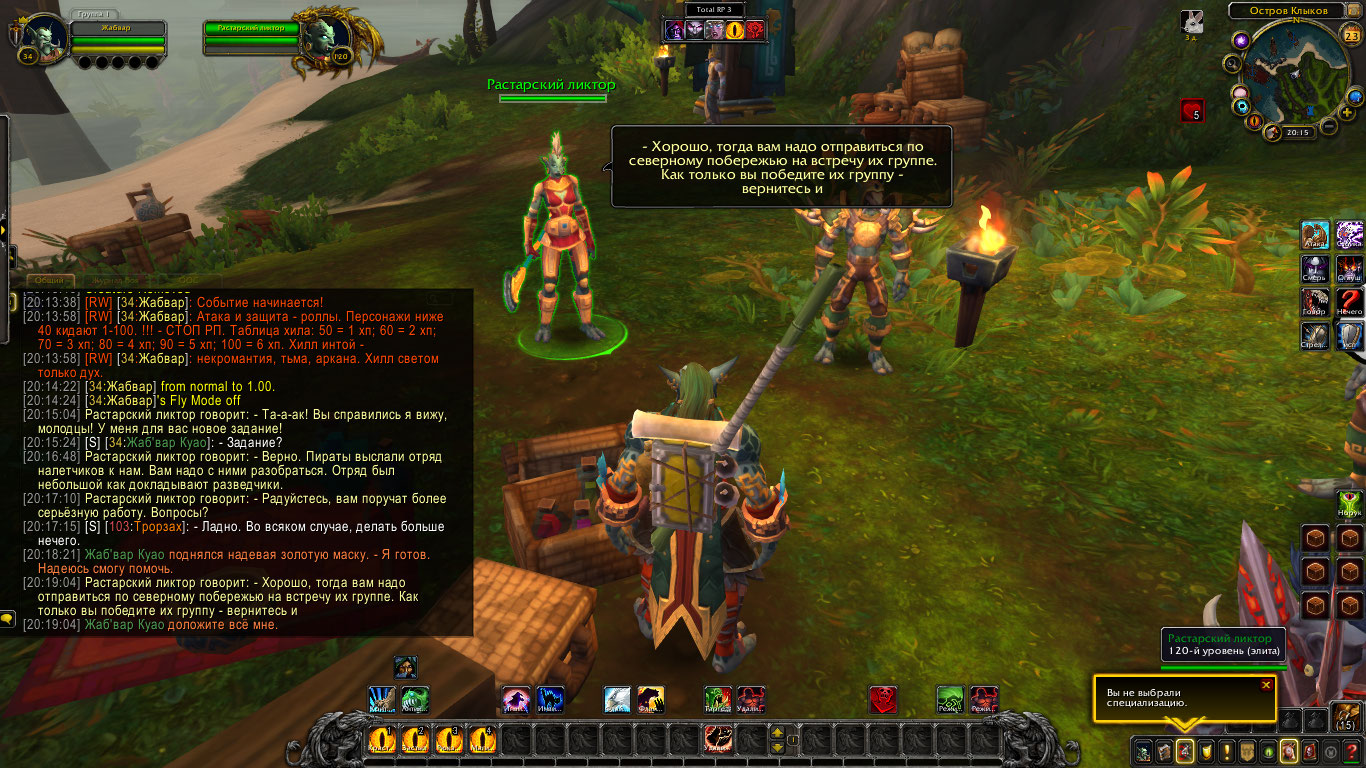
Task: Click the red heart icon showing 5
Action: click(1191, 110)
